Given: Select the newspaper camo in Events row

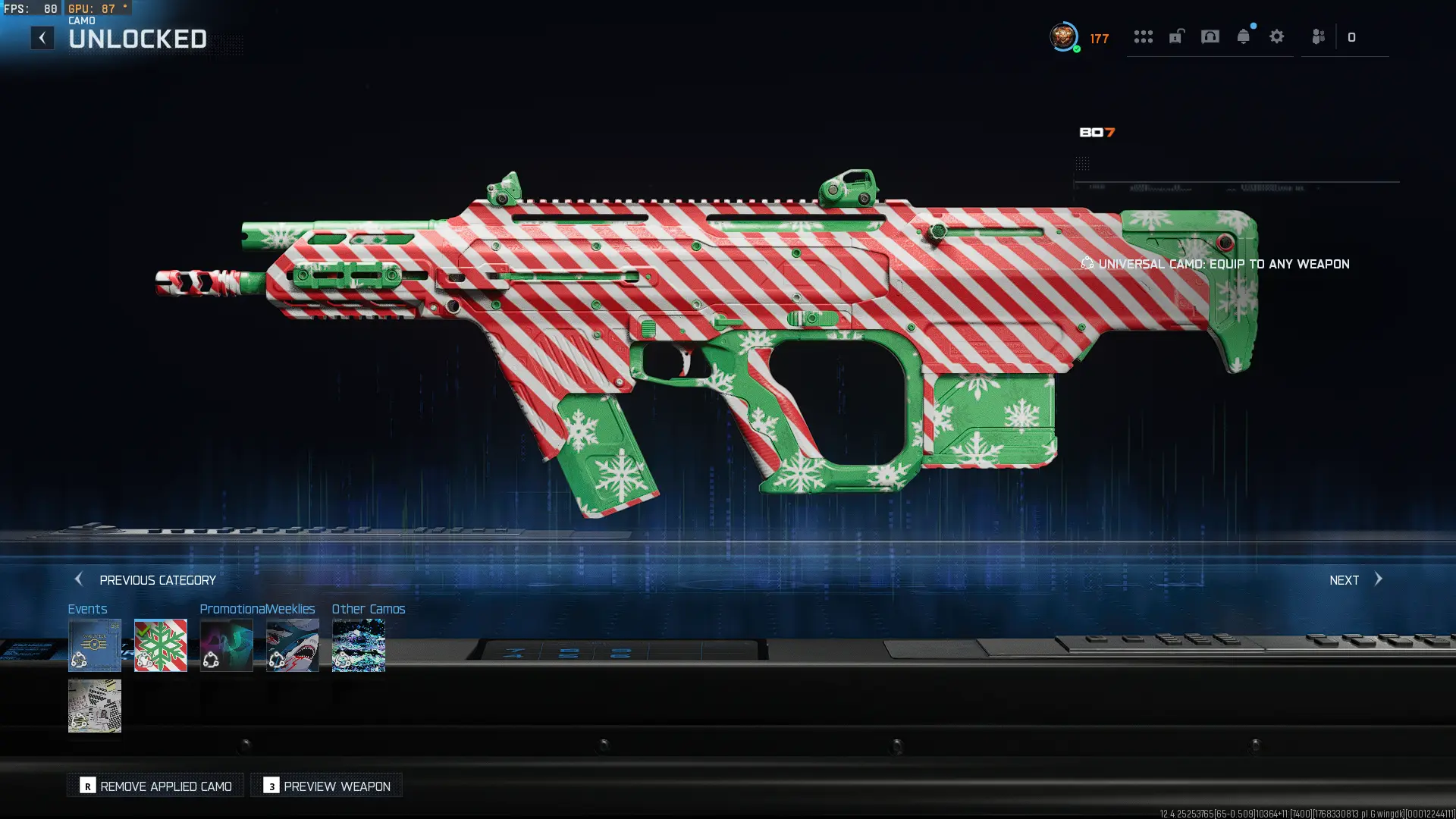Looking at the screenshot, I should click(95, 706).
